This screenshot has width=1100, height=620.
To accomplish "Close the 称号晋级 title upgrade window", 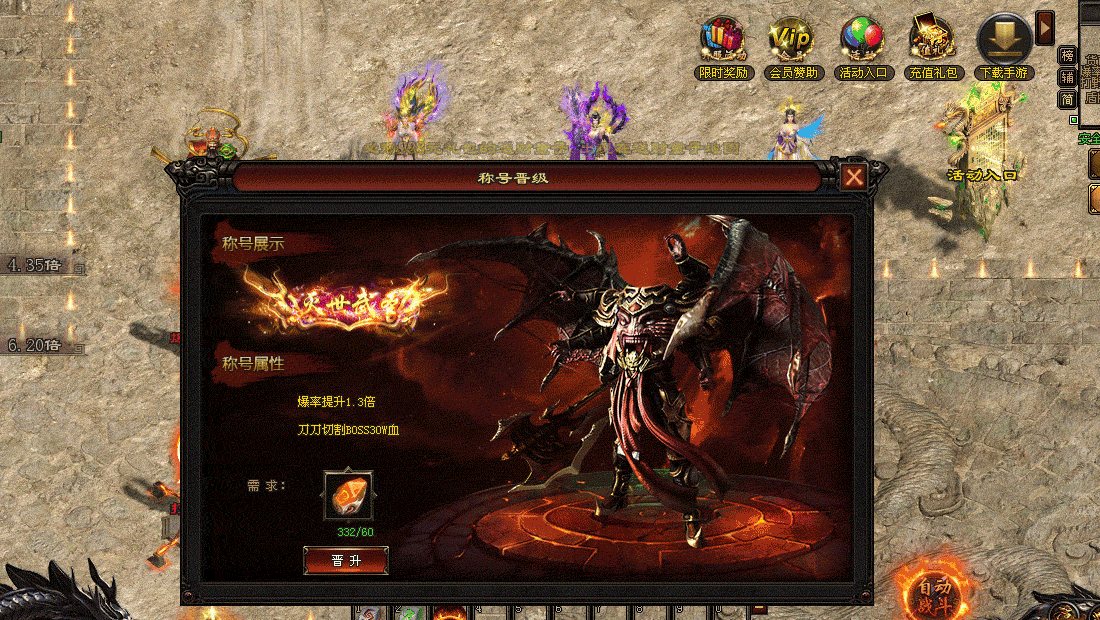I will tap(853, 178).
